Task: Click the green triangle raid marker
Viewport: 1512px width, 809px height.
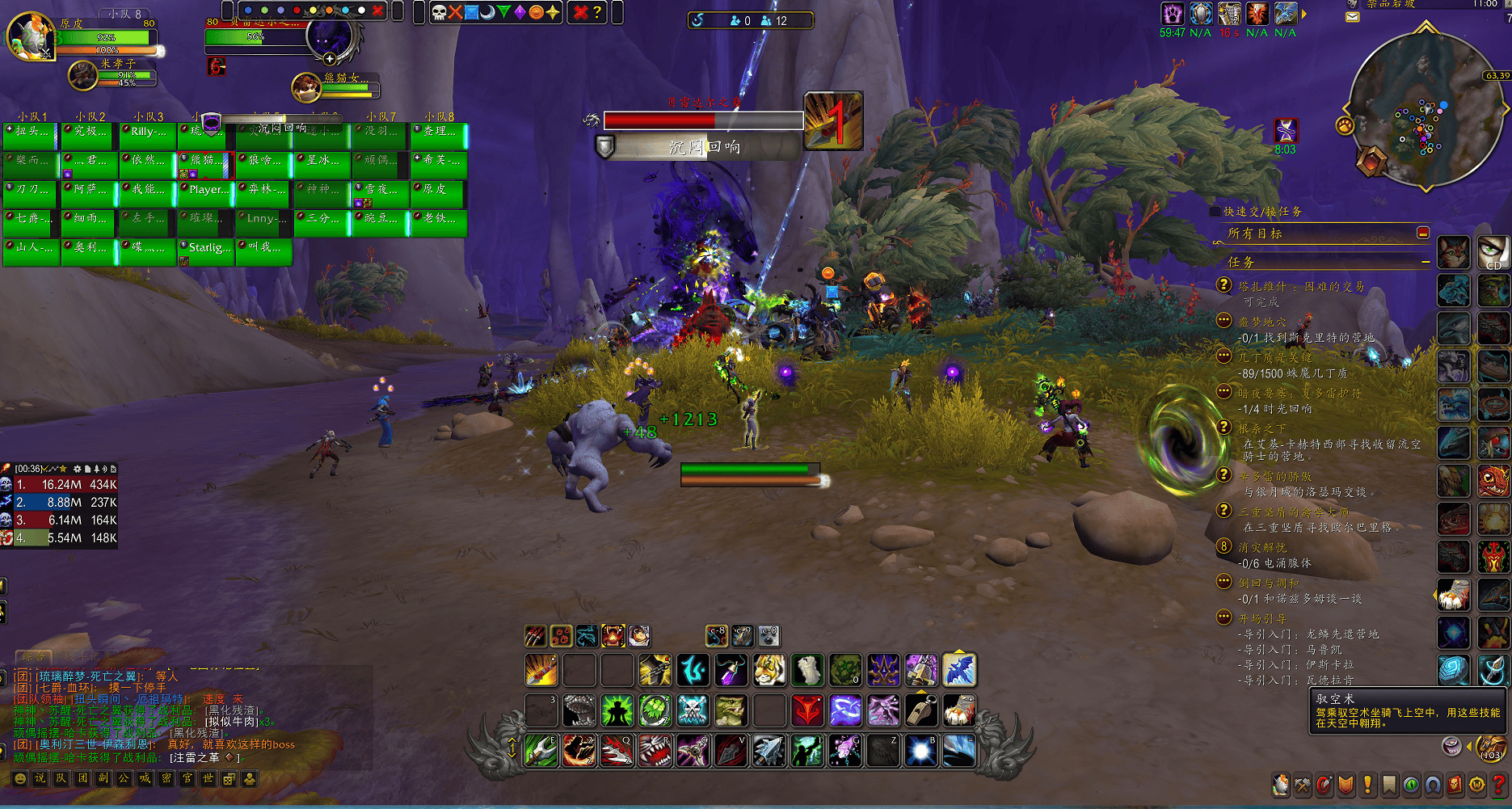Action: point(503,12)
